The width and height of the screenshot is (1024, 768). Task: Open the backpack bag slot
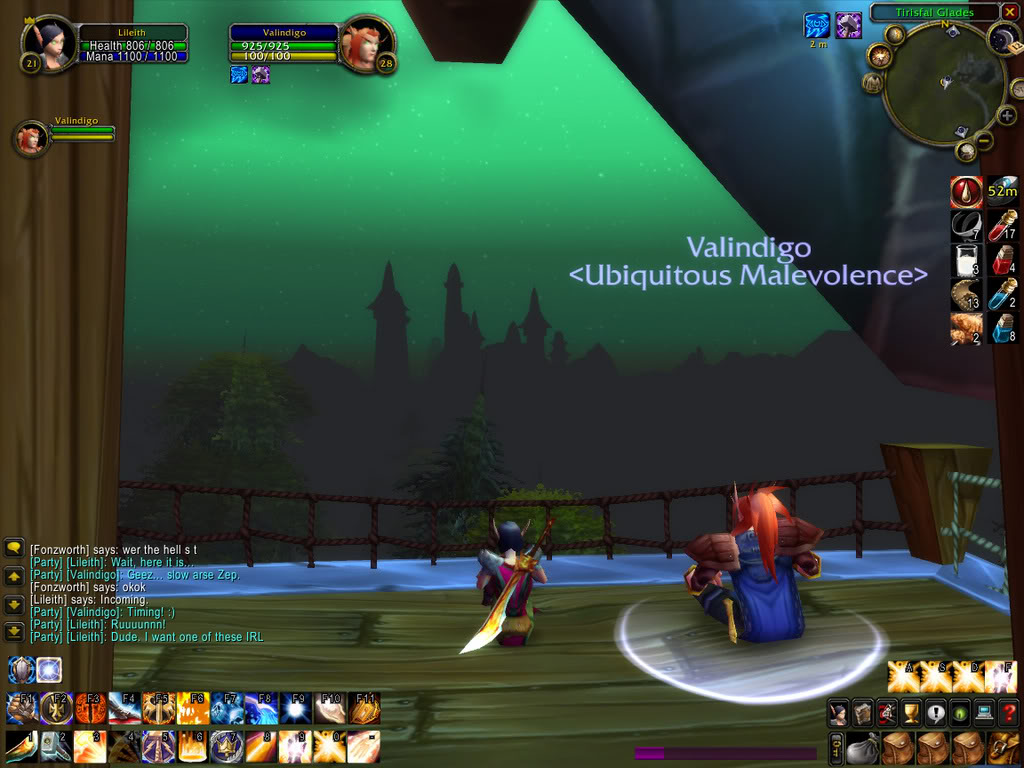pos(1003,746)
